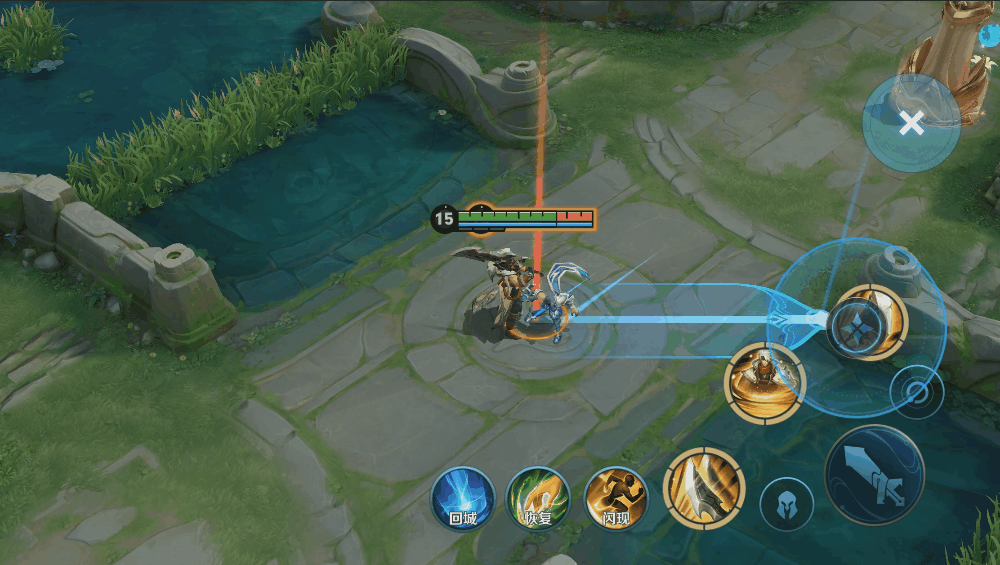Image resolution: width=1000 pixels, height=565 pixels.
Task: Click the skill aiming joystick knob
Action: [852, 322]
